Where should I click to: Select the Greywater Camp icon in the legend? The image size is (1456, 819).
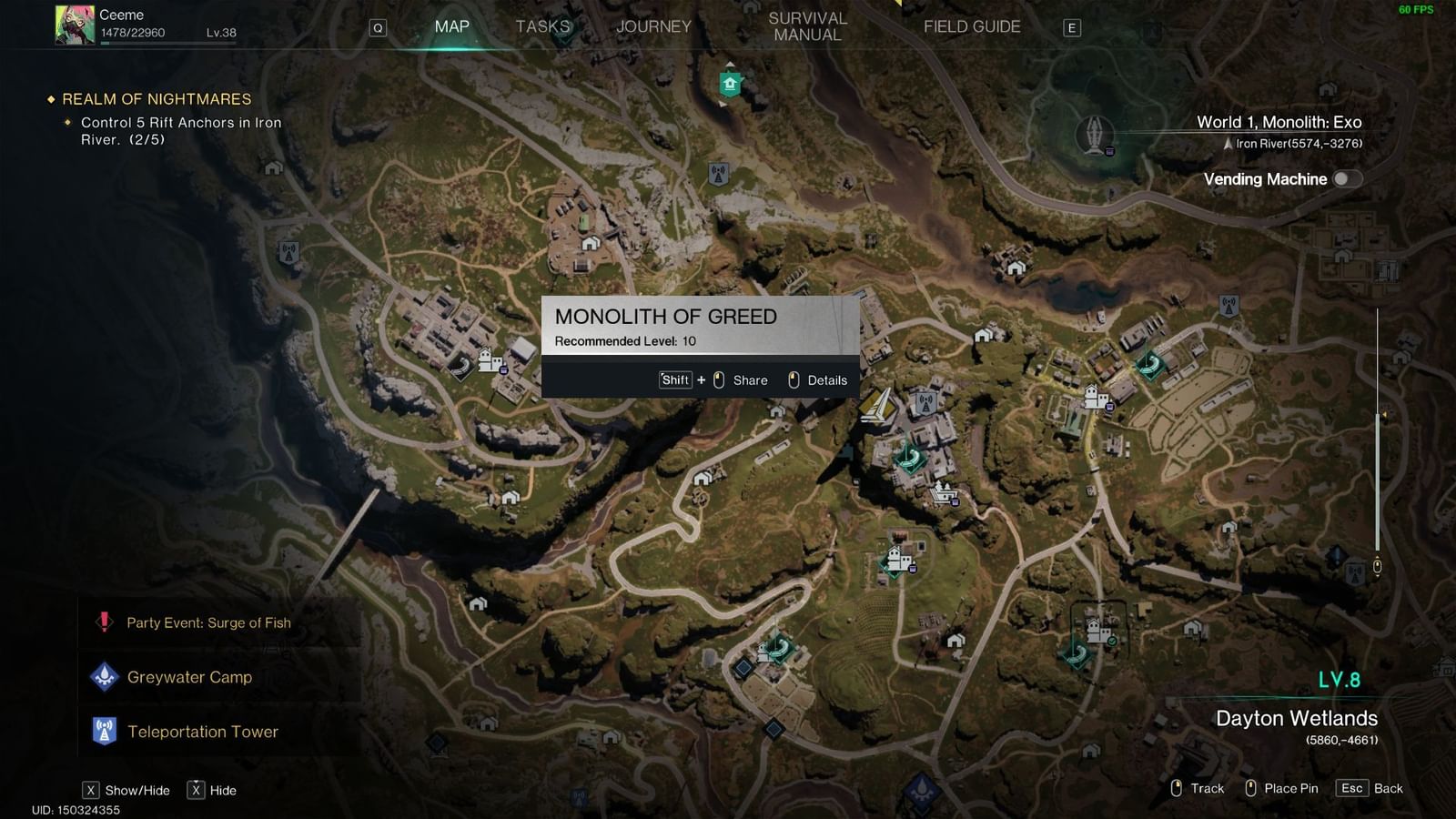(x=106, y=677)
